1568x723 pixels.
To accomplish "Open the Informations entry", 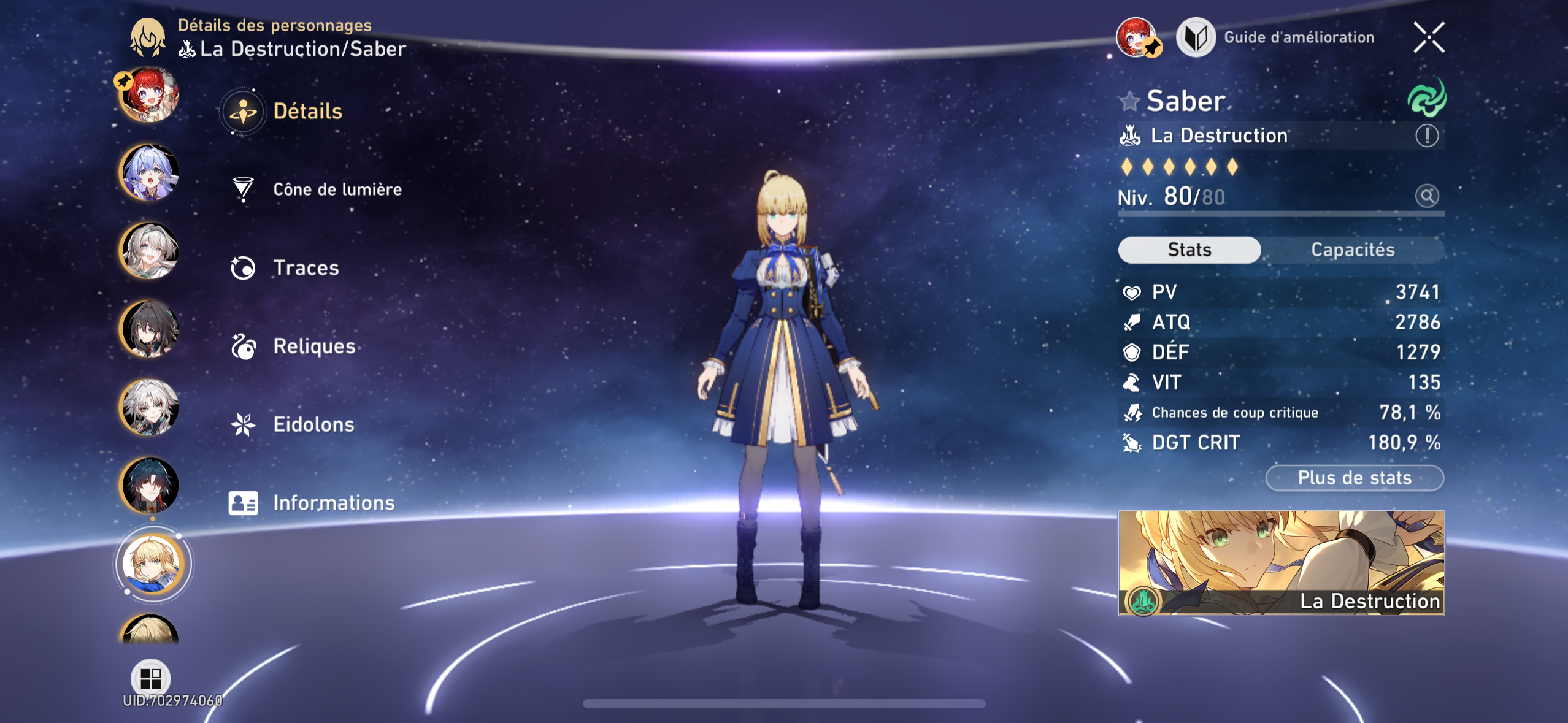I will (333, 503).
